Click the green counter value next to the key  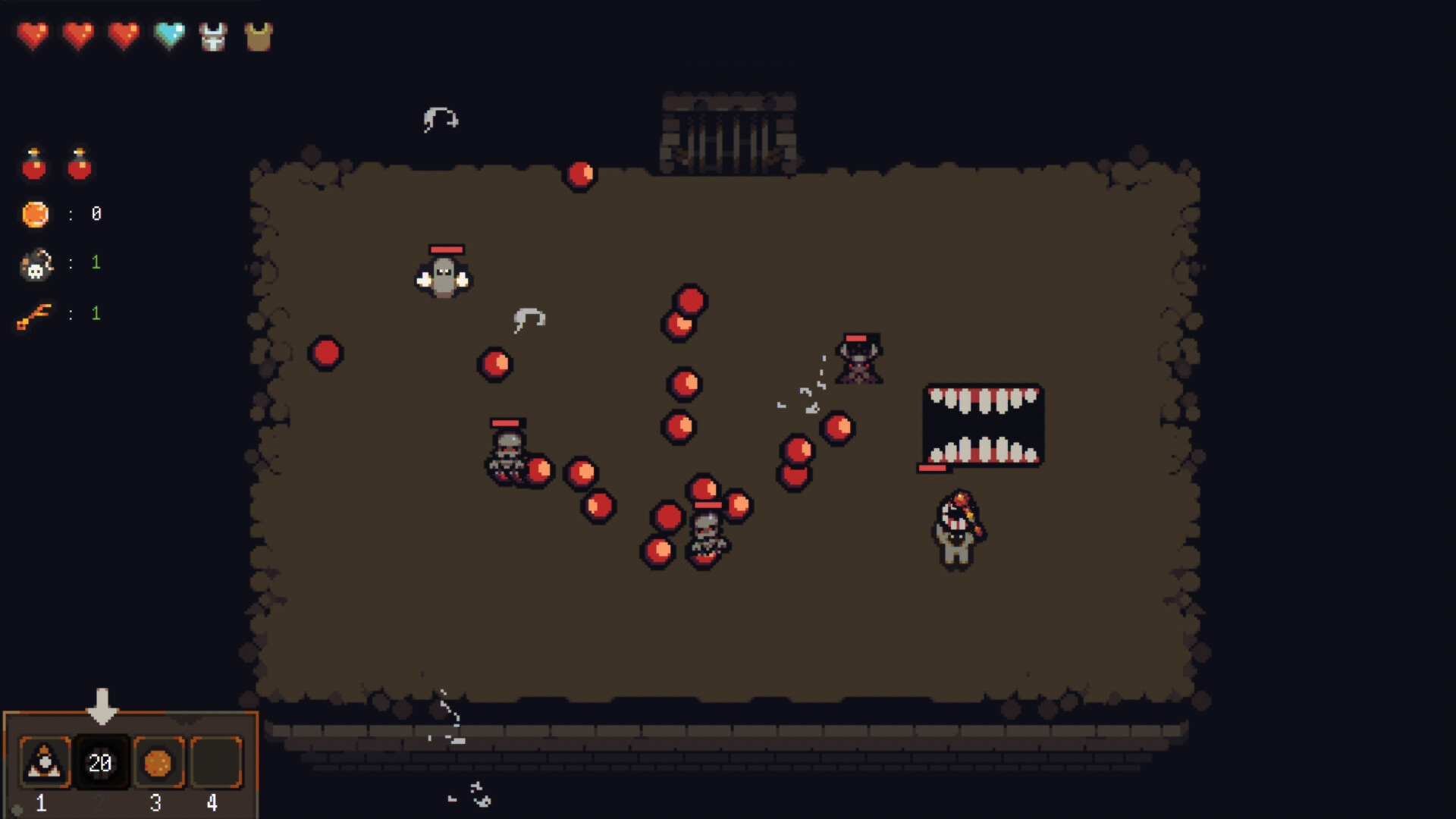(96, 313)
